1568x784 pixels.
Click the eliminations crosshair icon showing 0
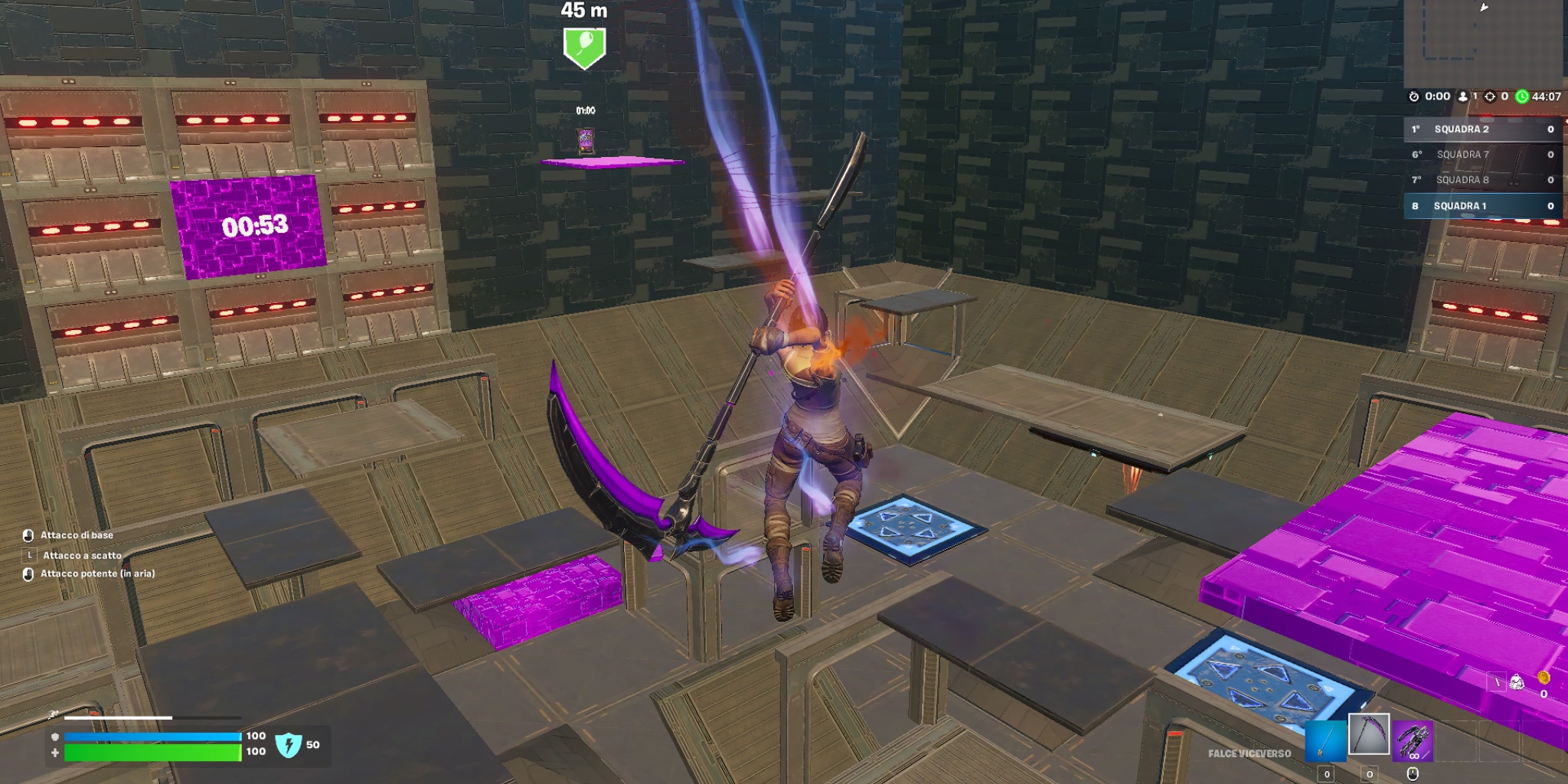(x=1491, y=96)
